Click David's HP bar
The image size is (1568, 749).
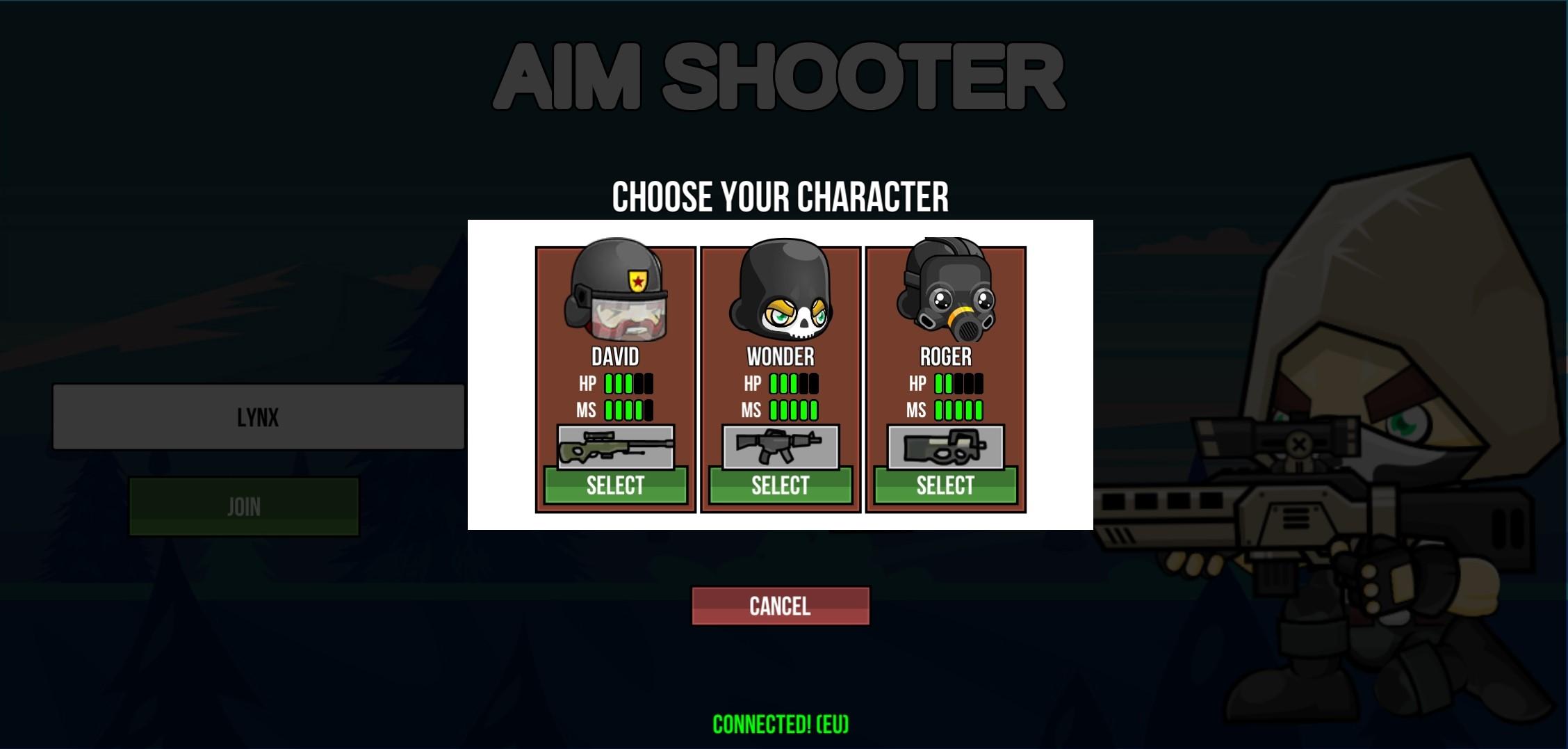(629, 382)
